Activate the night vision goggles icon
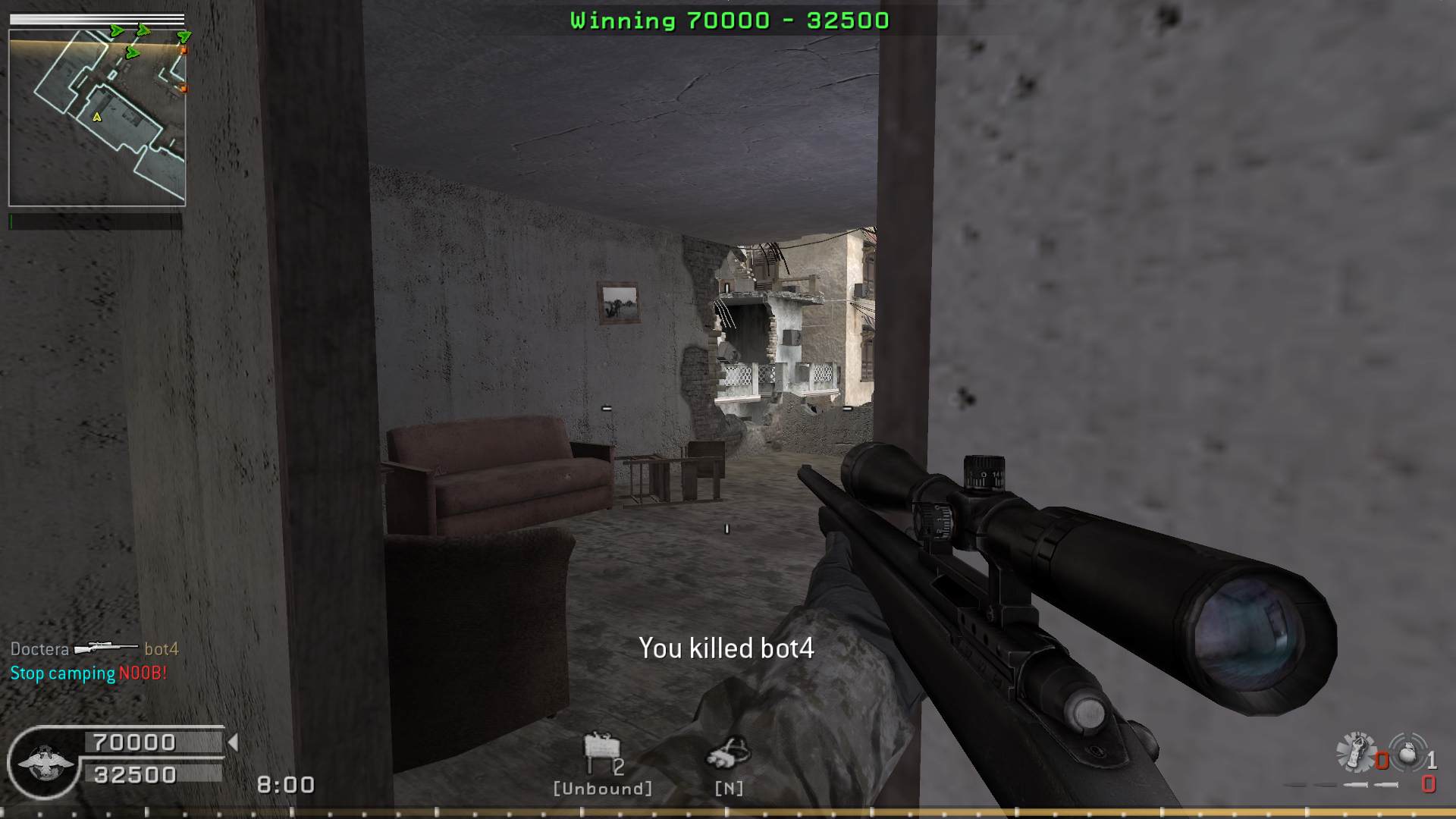Image resolution: width=1456 pixels, height=819 pixels. point(728,752)
